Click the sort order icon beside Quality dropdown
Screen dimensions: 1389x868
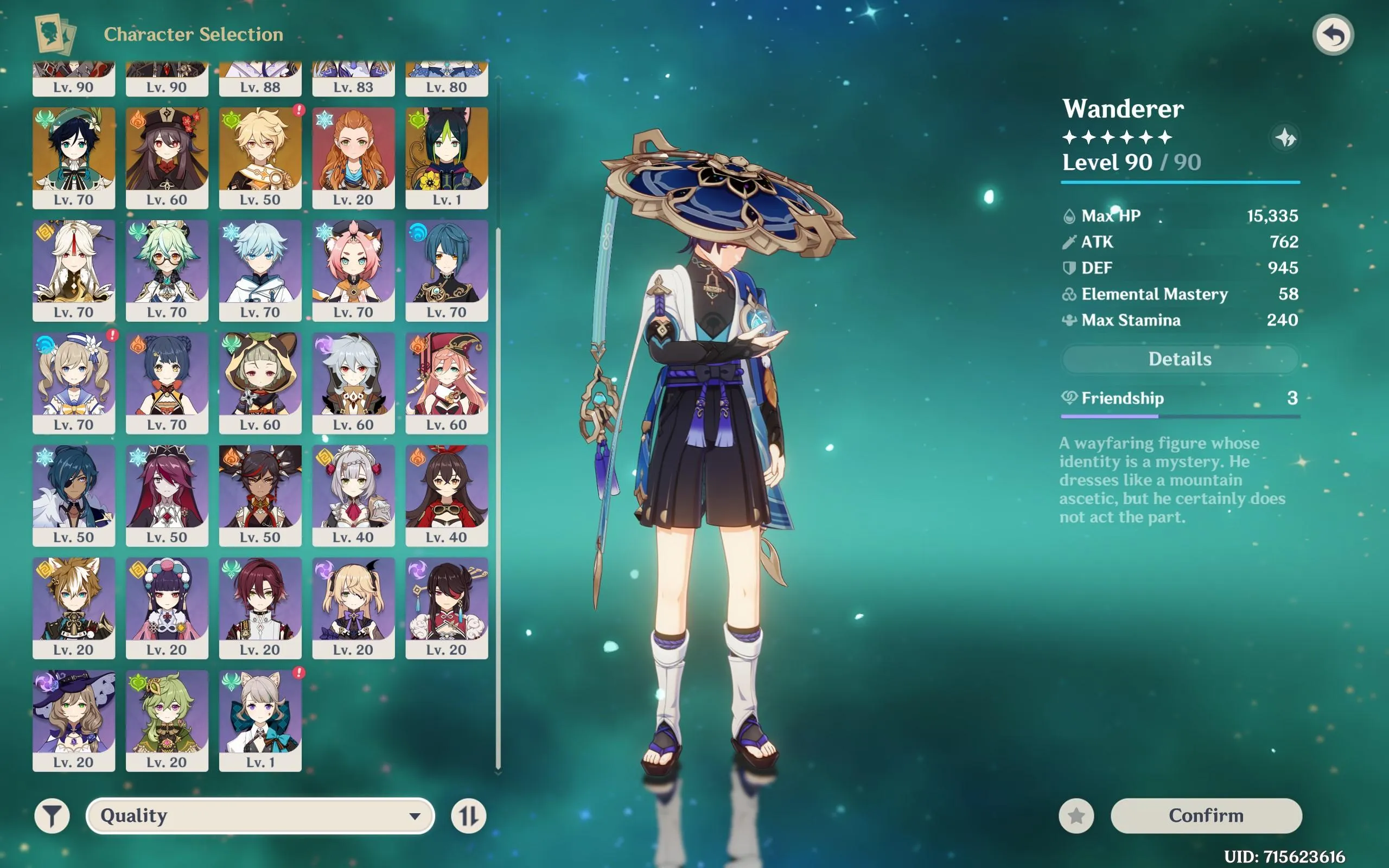point(468,815)
